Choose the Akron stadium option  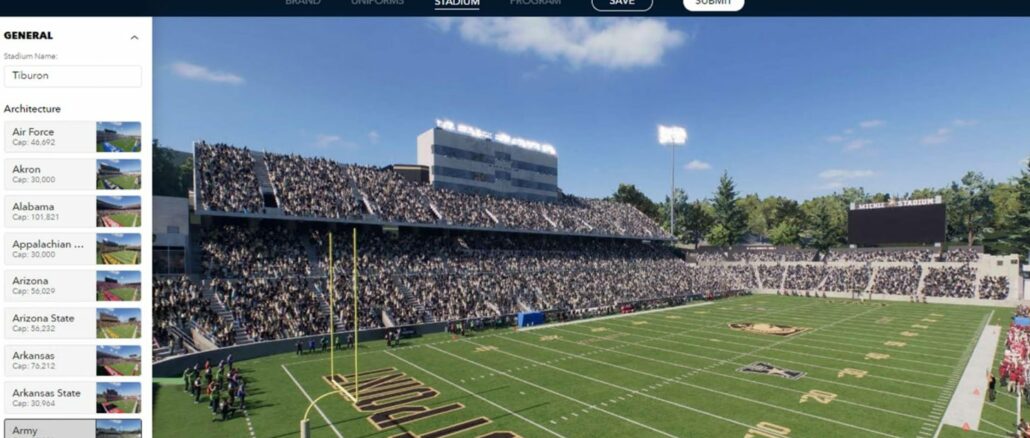72,174
